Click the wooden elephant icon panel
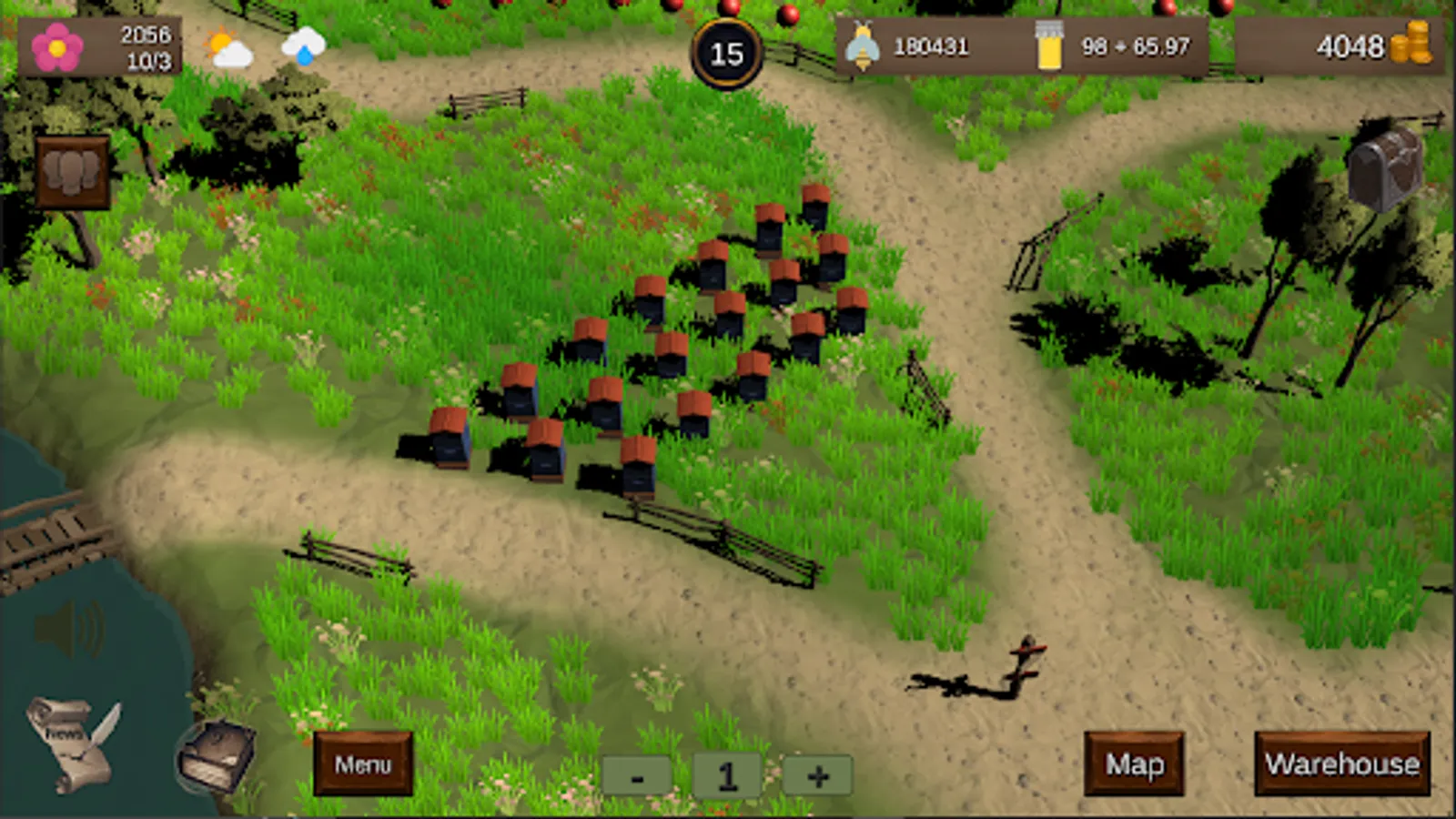1456x819 pixels. point(72,171)
